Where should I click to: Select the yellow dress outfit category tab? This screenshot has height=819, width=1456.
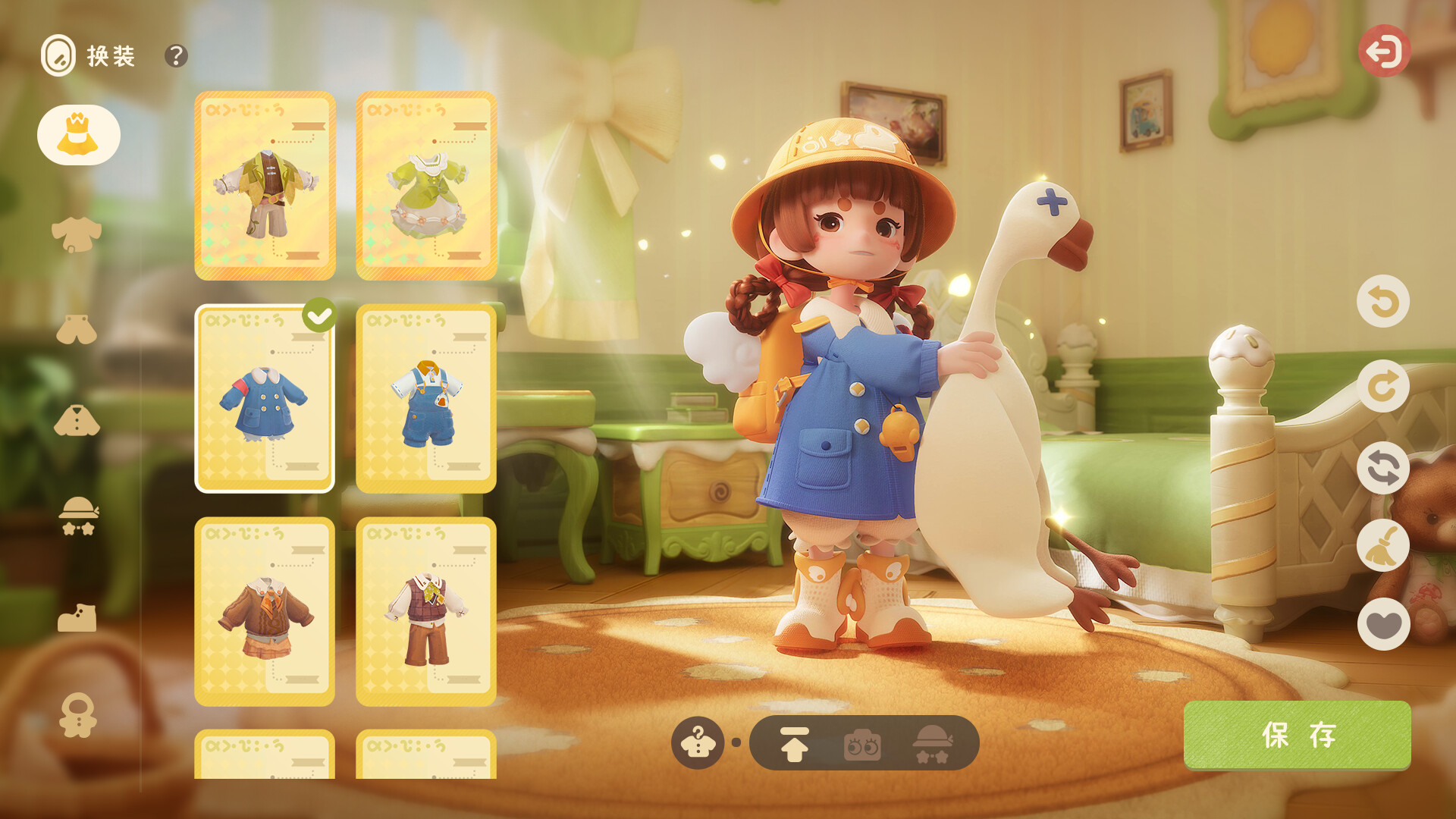tap(79, 135)
